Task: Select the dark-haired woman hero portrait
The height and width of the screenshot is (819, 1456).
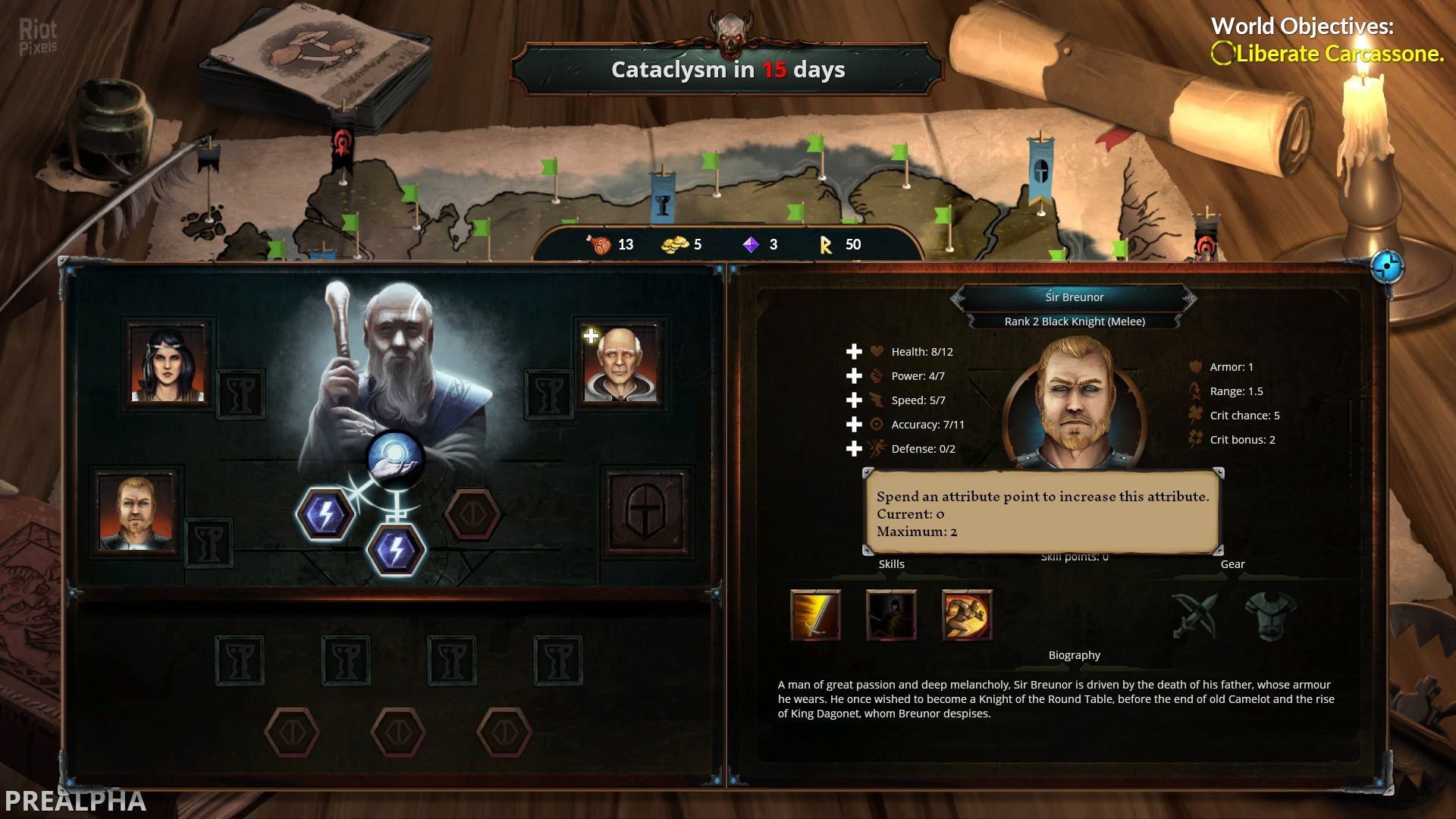Action: [168, 365]
